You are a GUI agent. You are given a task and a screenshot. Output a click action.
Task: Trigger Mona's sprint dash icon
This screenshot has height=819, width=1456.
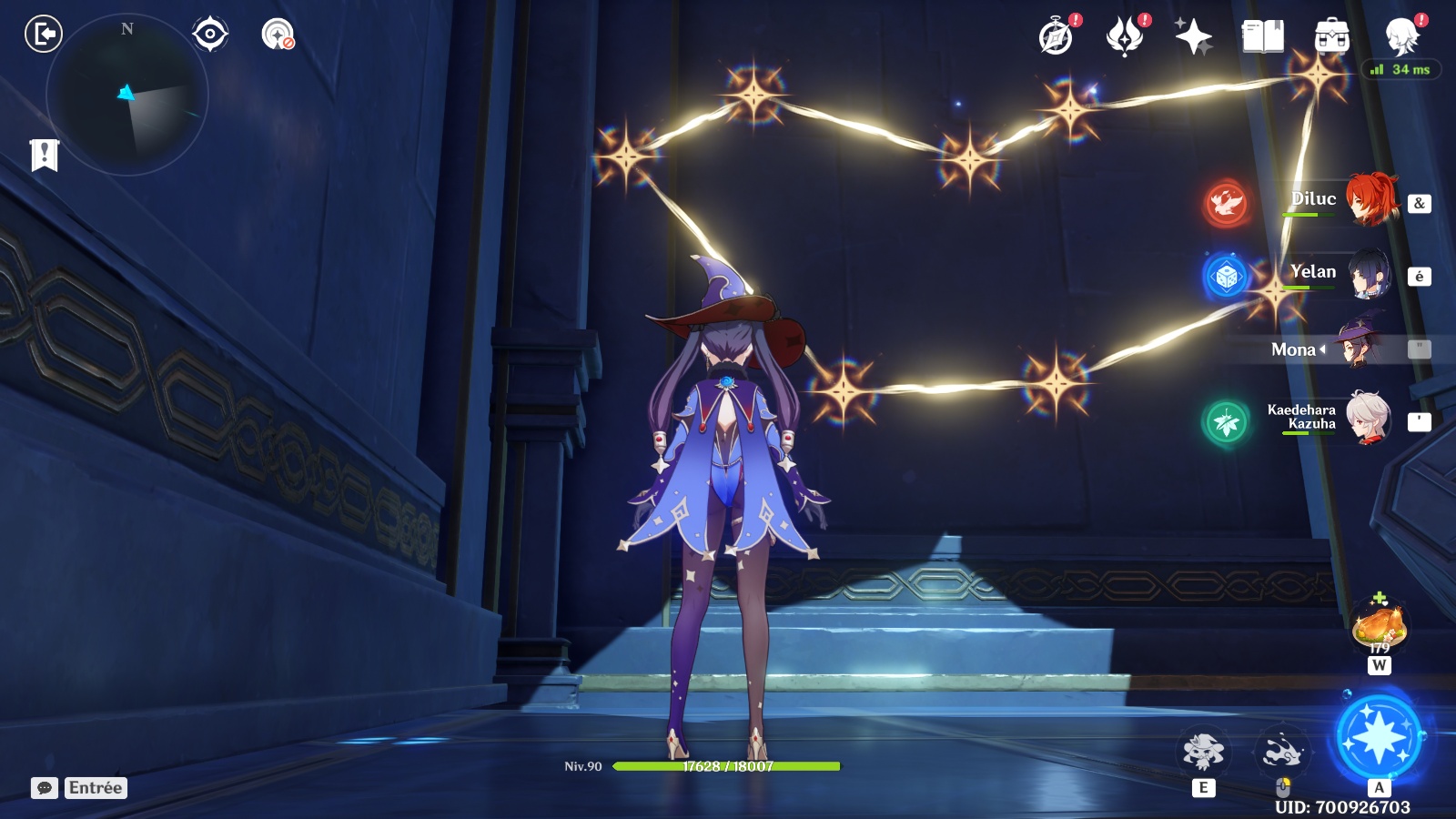tap(1282, 752)
